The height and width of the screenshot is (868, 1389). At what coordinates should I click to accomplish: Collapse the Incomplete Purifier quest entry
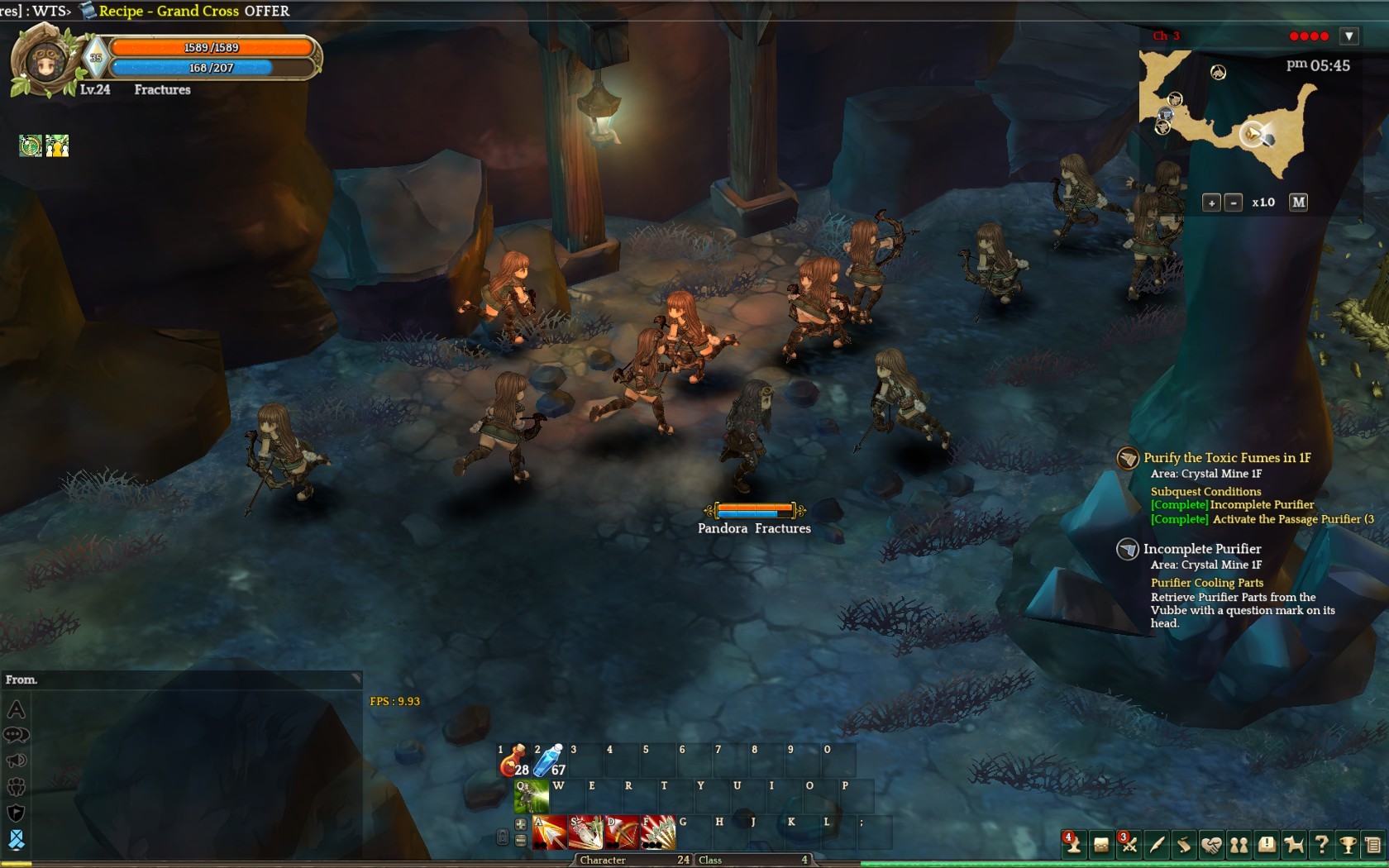(x=1128, y=549)
